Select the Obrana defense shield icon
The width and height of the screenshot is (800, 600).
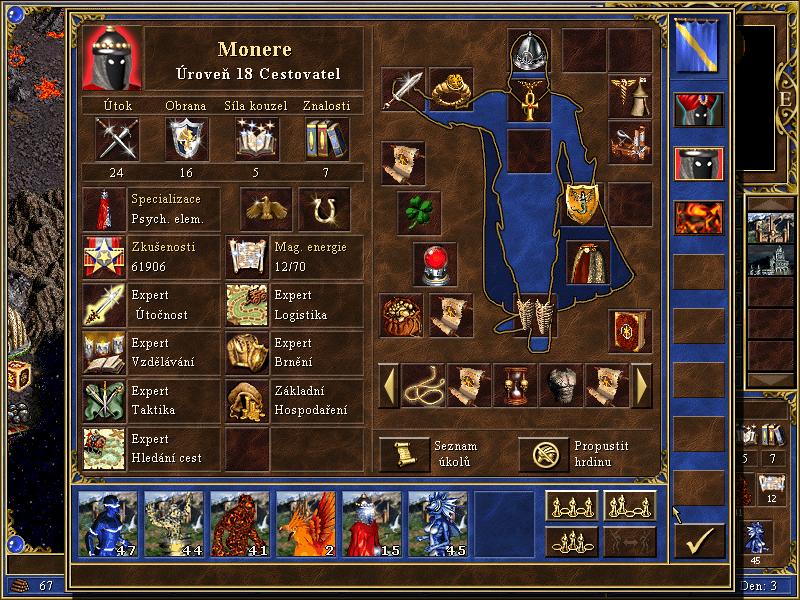[186, 139]
